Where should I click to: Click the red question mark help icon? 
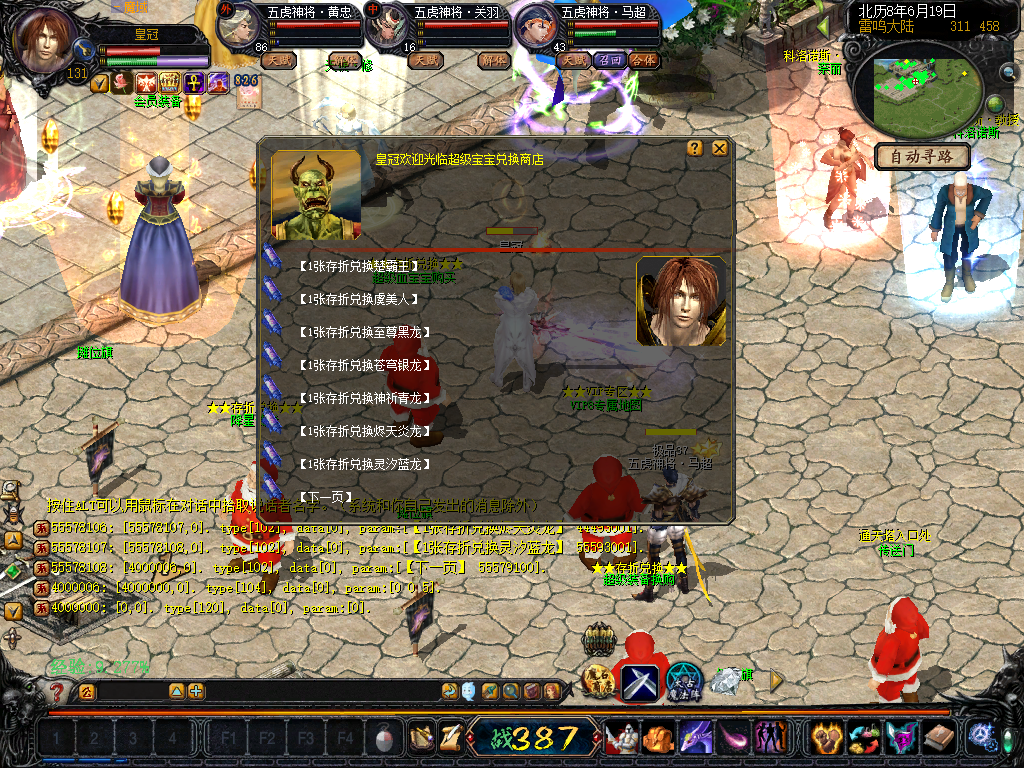59,691
